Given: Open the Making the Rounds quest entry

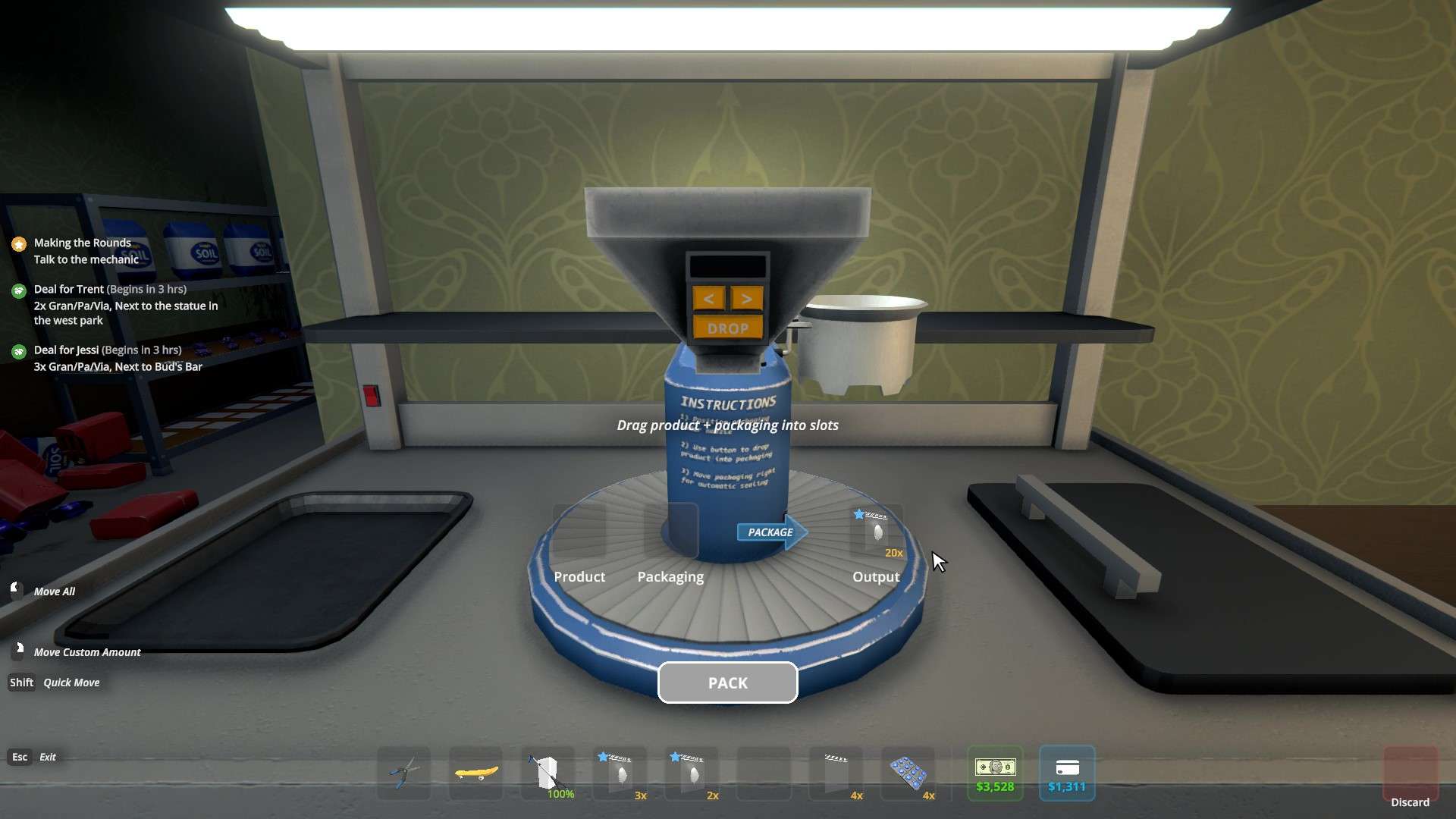Looking at the screenshot, I should click(x=83, y=250).
